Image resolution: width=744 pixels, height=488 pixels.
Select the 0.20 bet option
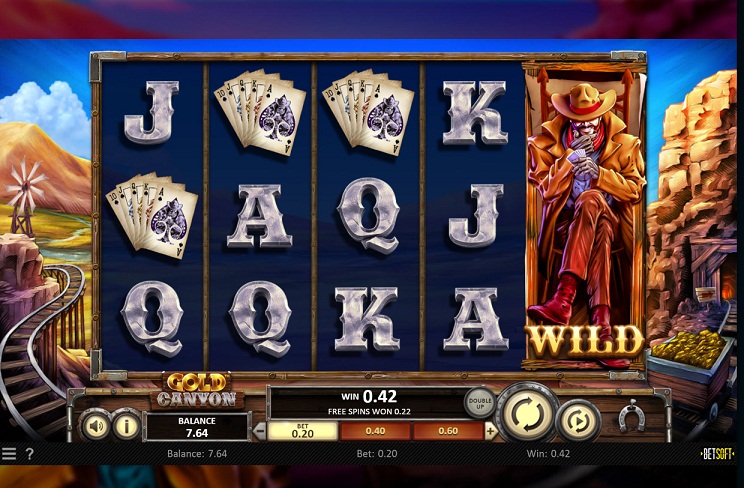[302, 431]
